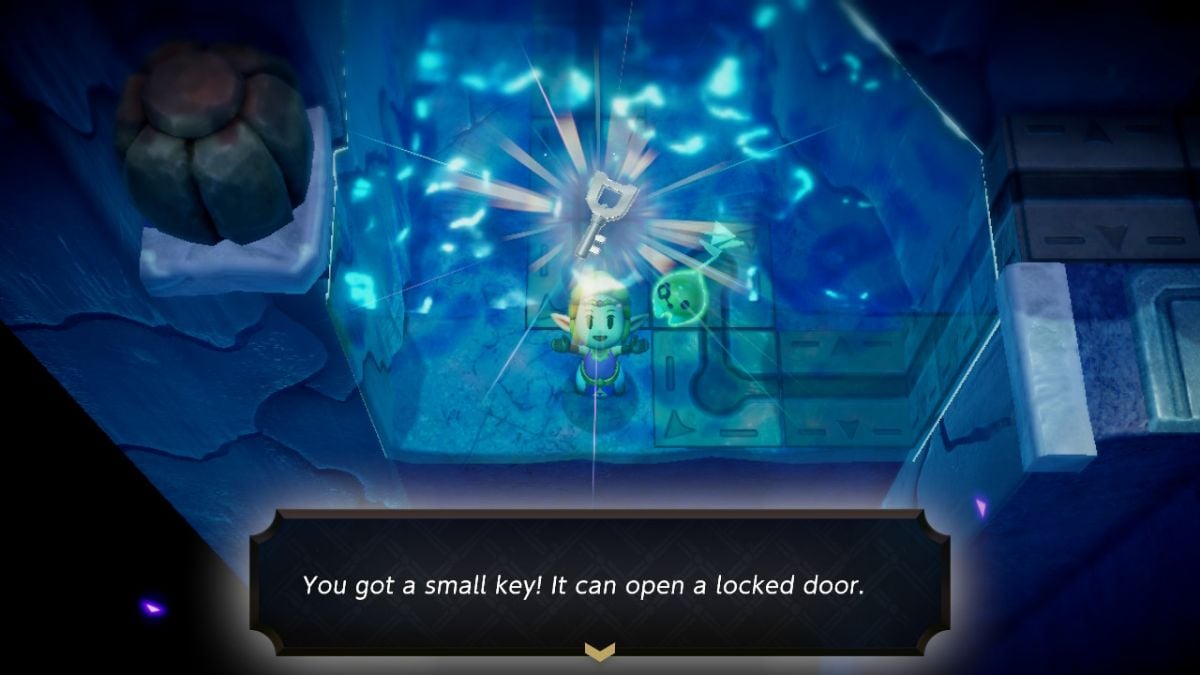
Task: Advance dialogue with the gold continue arrow
Action: [x=599, y=651]
